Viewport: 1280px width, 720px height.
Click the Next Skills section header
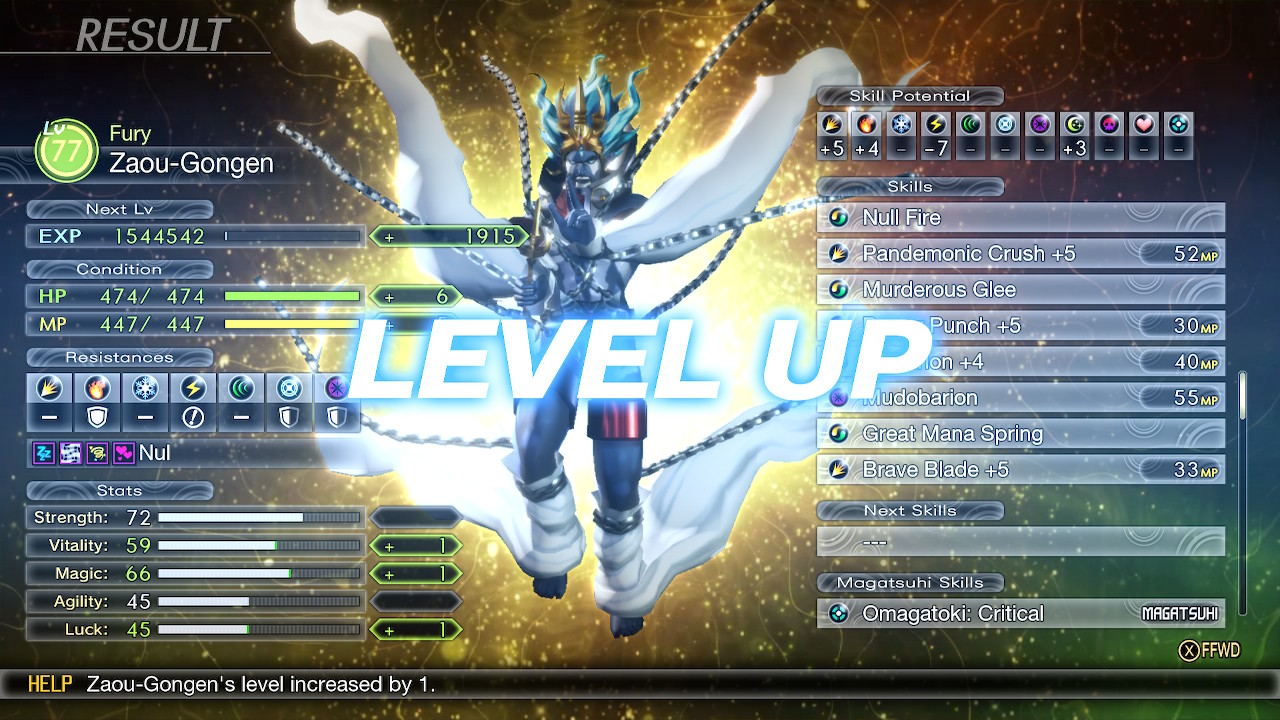coord(910,511)
